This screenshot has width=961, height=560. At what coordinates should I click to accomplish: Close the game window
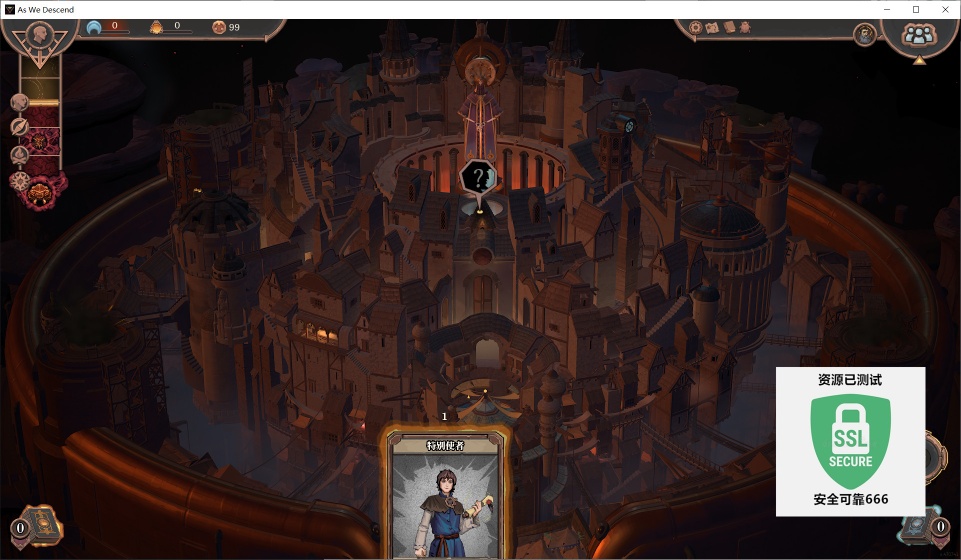[943, 9]
